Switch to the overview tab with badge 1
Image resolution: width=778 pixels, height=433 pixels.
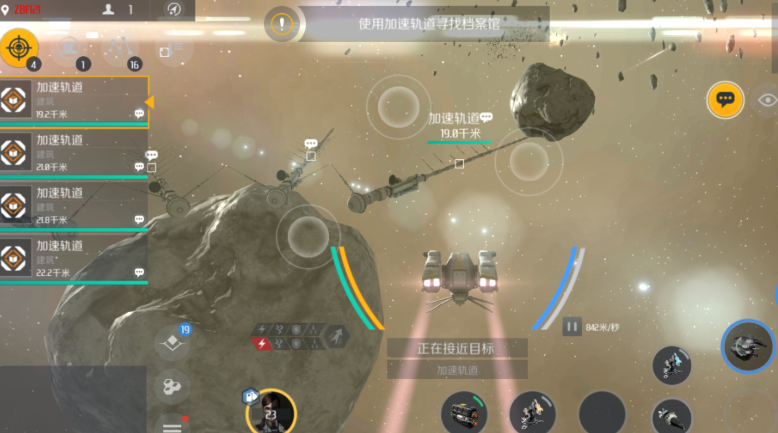(x=70, y=48)
